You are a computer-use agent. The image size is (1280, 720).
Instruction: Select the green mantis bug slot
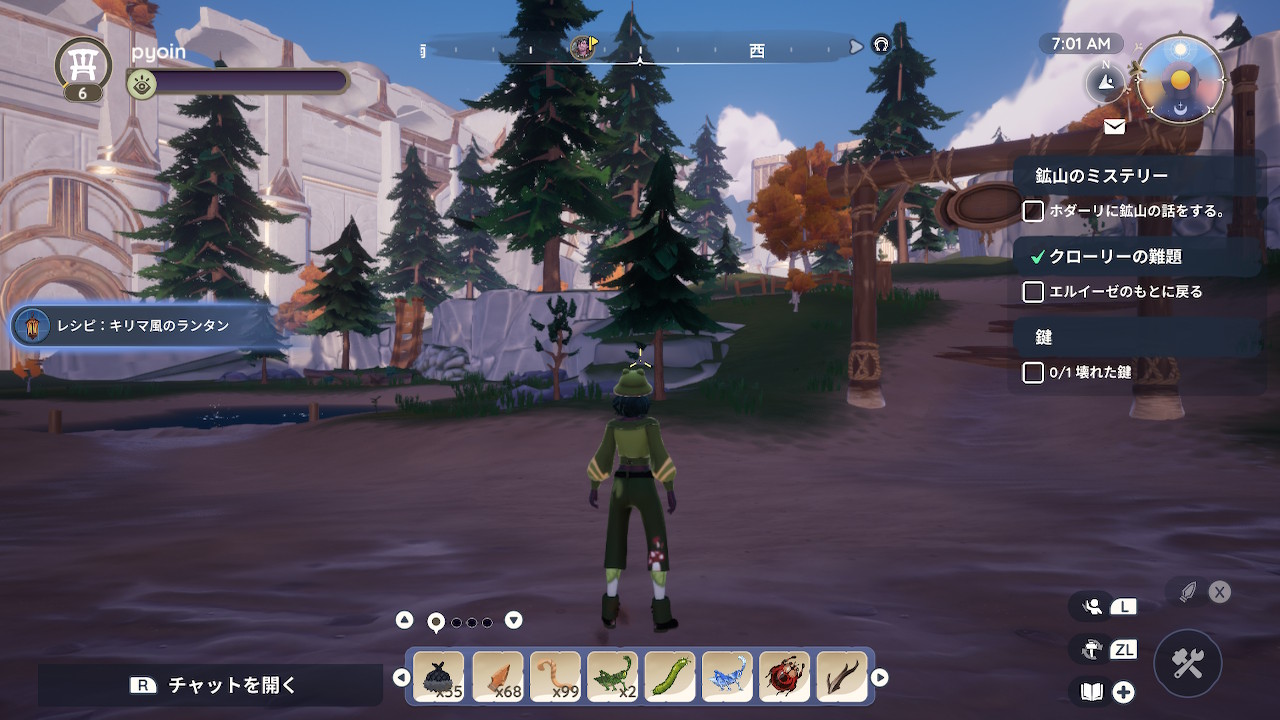612,677
